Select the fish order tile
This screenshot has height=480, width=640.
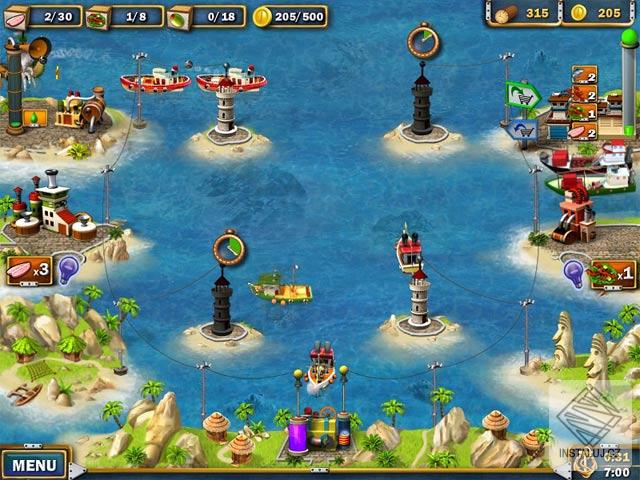point(583,75)
